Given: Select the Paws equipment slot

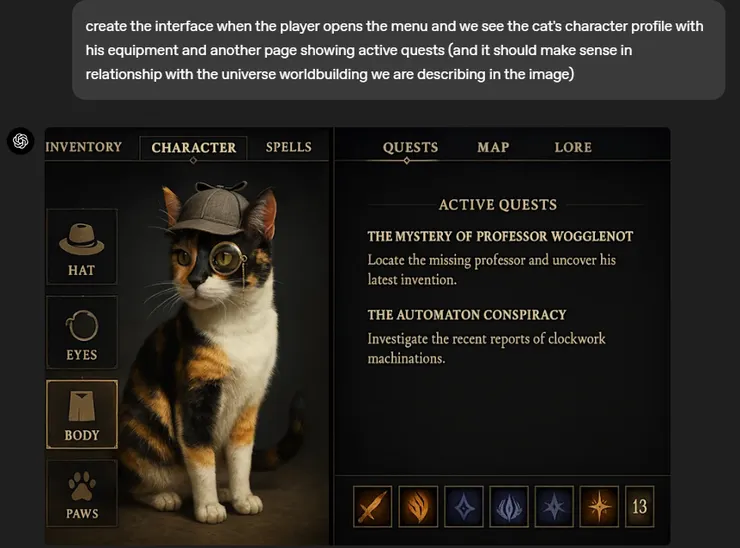Looking at the screenshot, I should point(82,494).
